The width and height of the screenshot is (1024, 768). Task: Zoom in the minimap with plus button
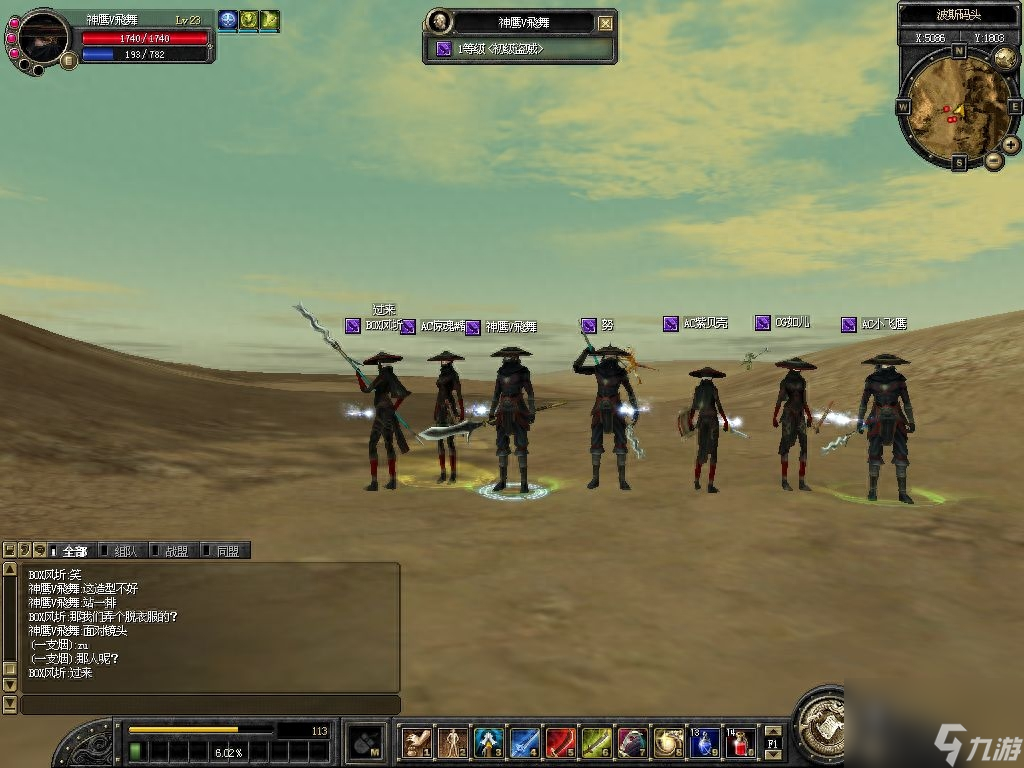(1011, 145)
